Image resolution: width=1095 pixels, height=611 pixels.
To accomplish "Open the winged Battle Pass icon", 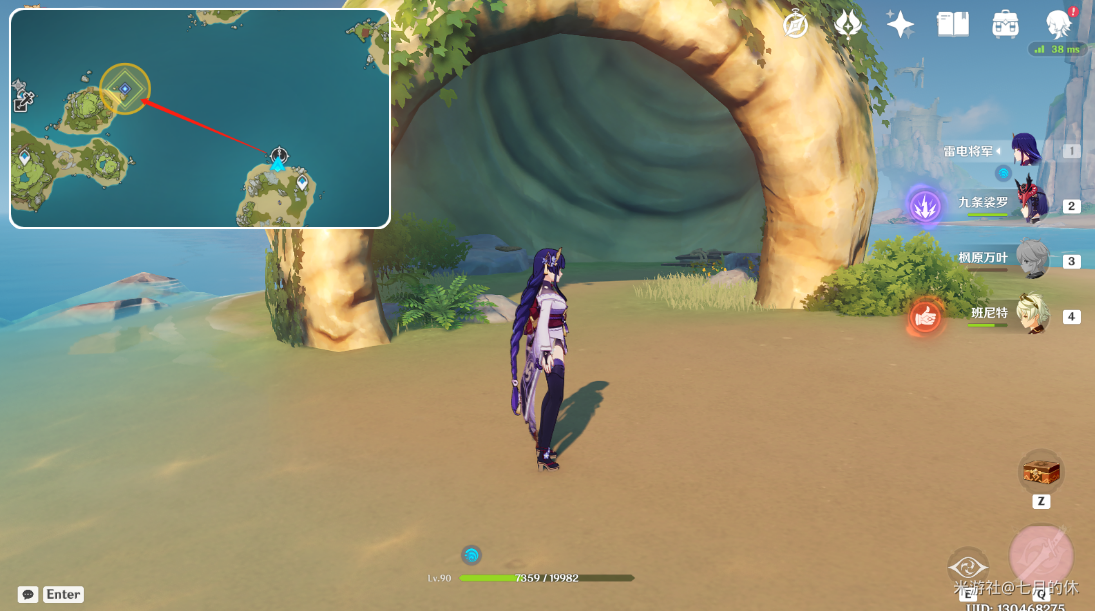I will 848,24.
